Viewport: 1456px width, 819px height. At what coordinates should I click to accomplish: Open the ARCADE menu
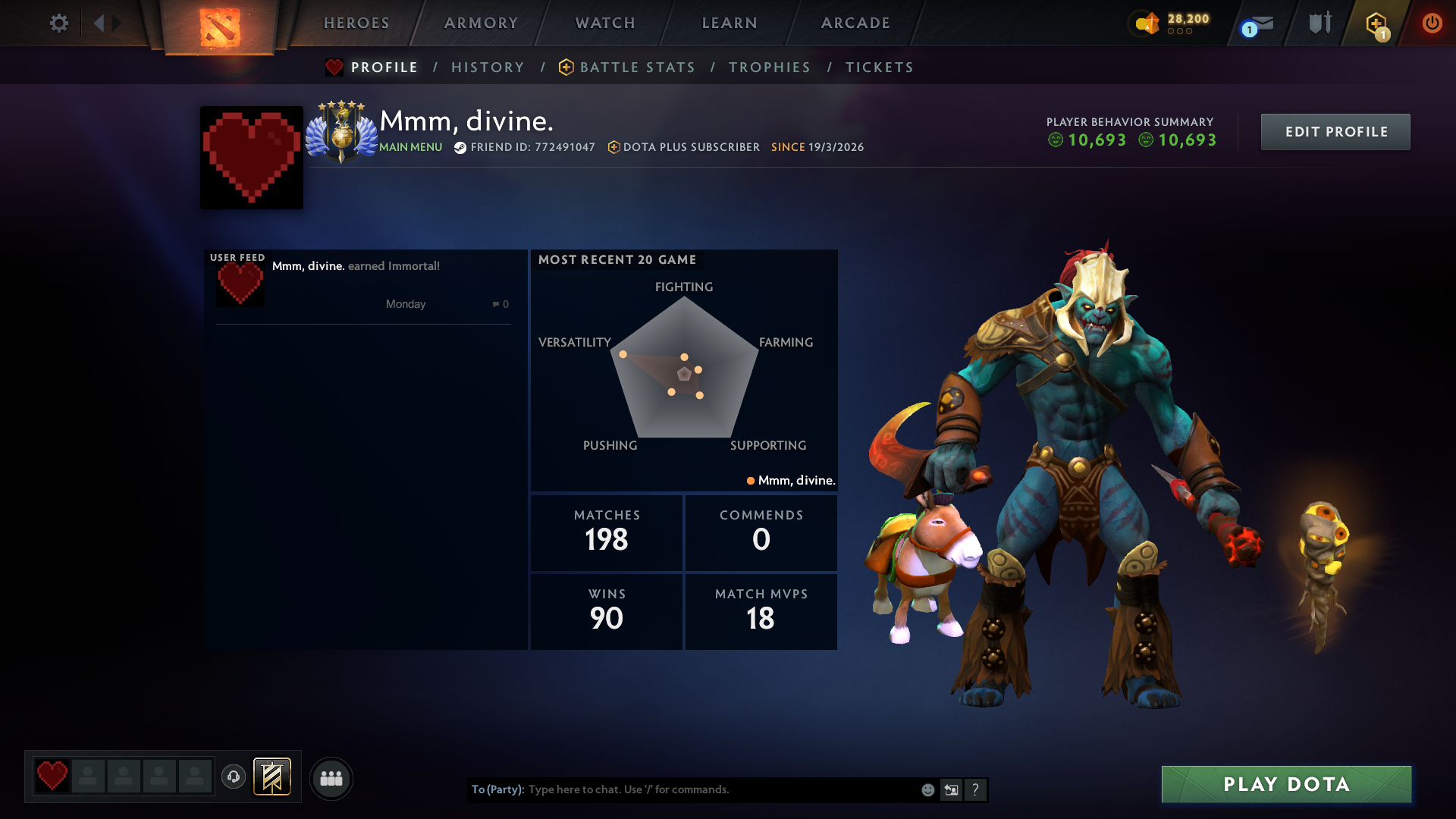tap(855, 23)
